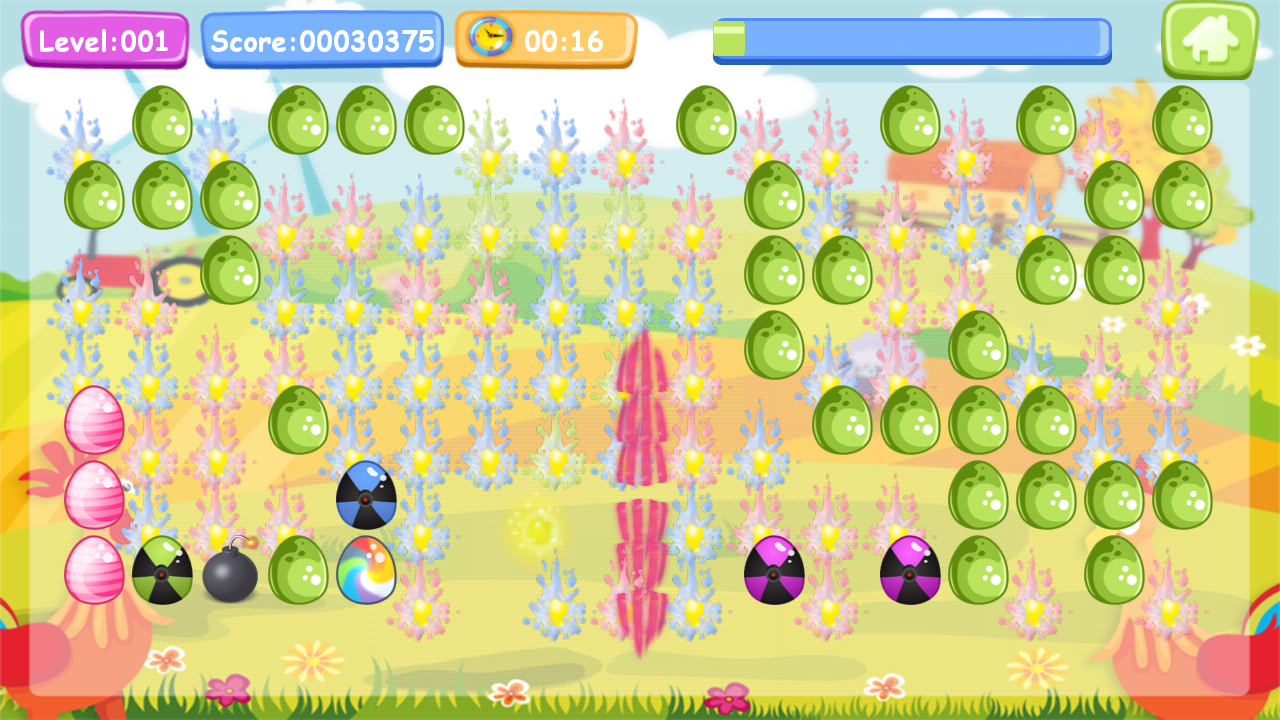
Task: Select the lone green egg beside the bomb
Action: [299, 571]
